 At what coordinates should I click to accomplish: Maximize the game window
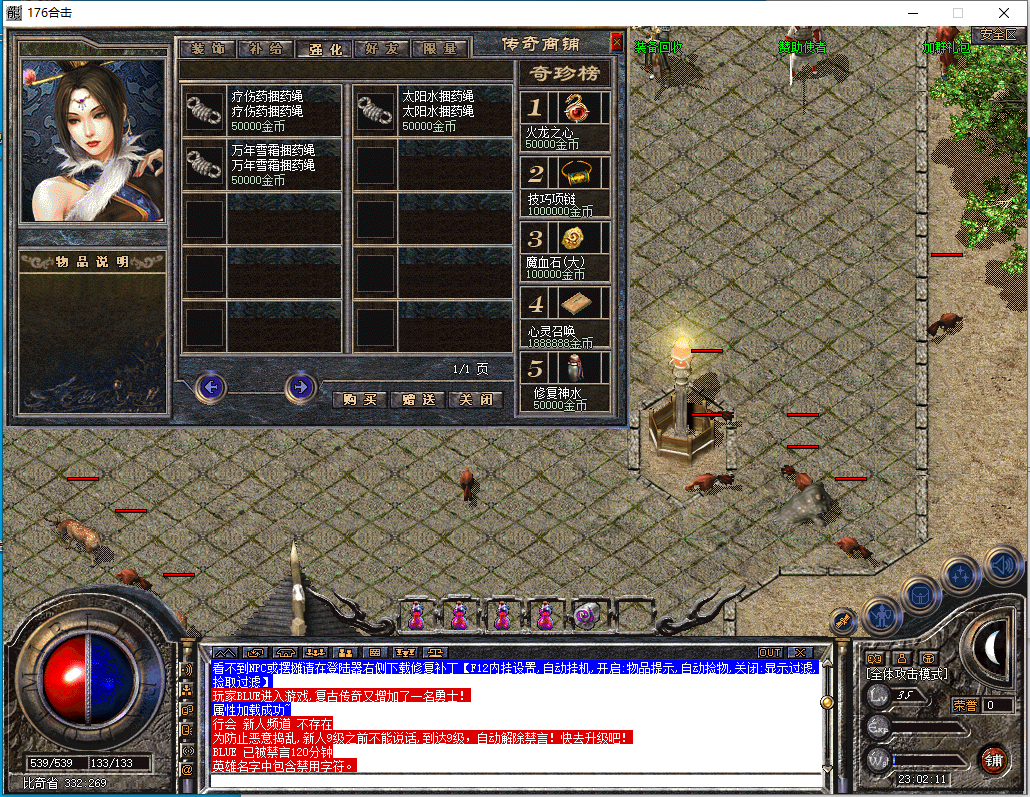[957, 13]
